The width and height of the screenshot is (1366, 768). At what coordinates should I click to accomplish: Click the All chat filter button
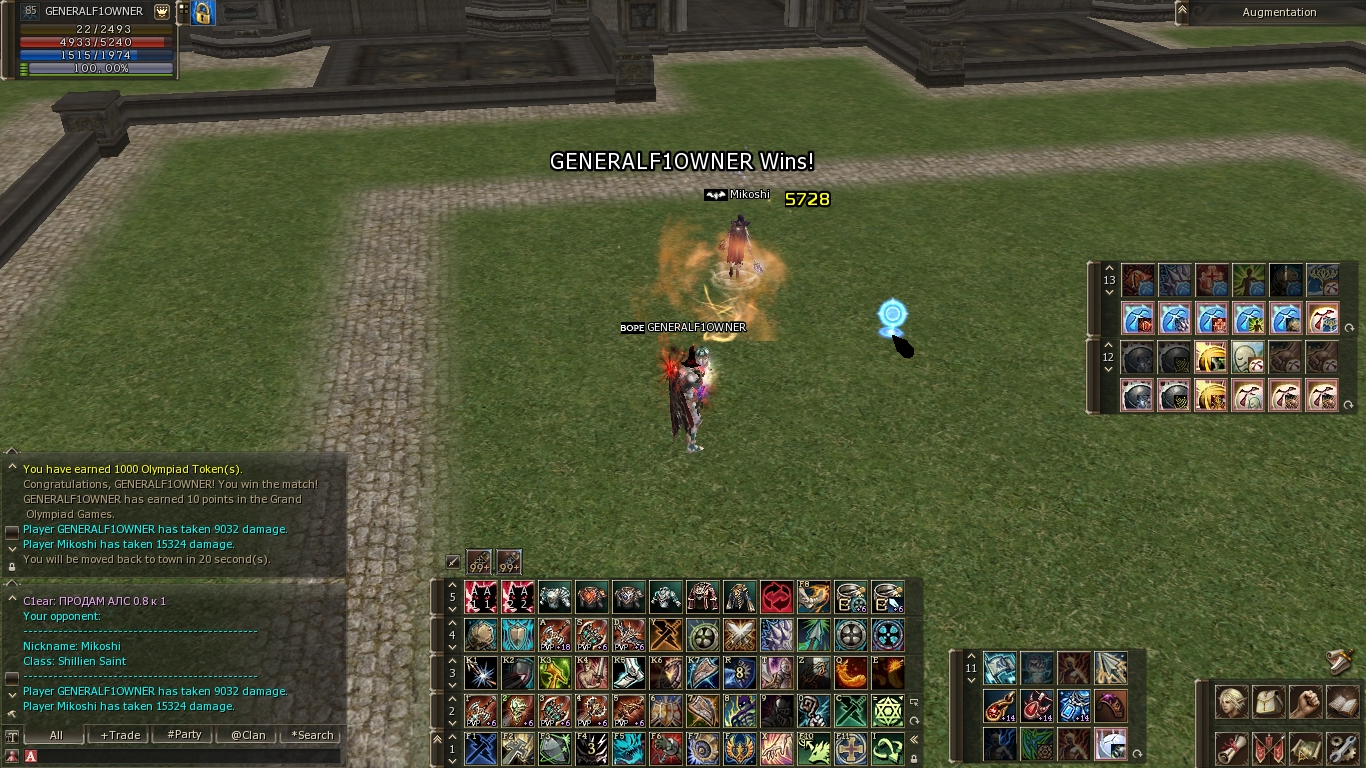[54, 735]
